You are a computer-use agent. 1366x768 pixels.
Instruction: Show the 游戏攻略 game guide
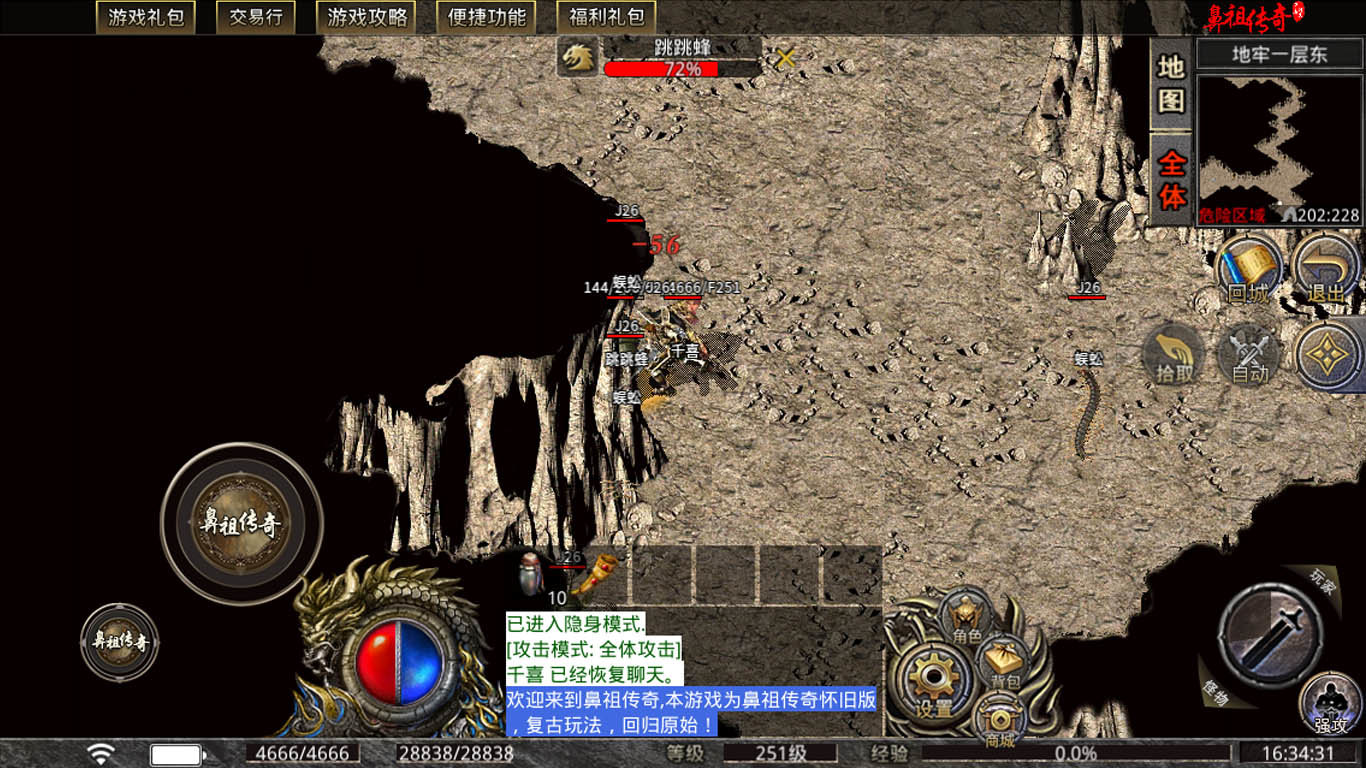click(x=367, y=17)
